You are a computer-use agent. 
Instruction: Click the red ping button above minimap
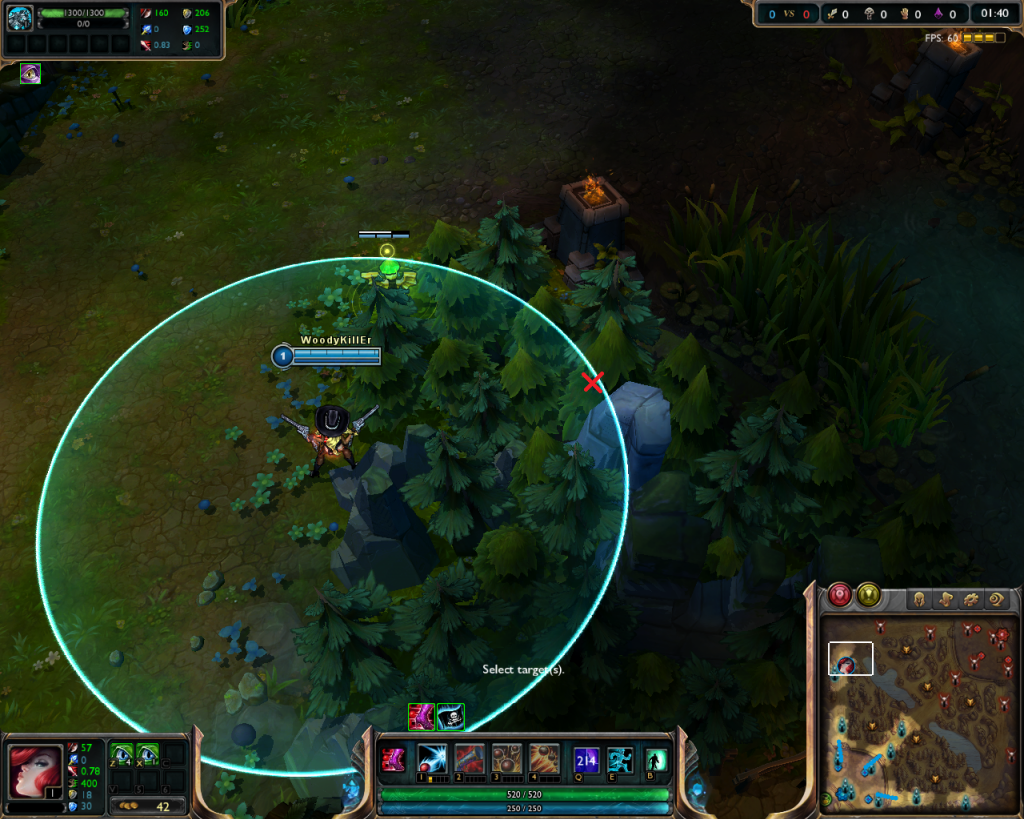(x=839, y=595)
